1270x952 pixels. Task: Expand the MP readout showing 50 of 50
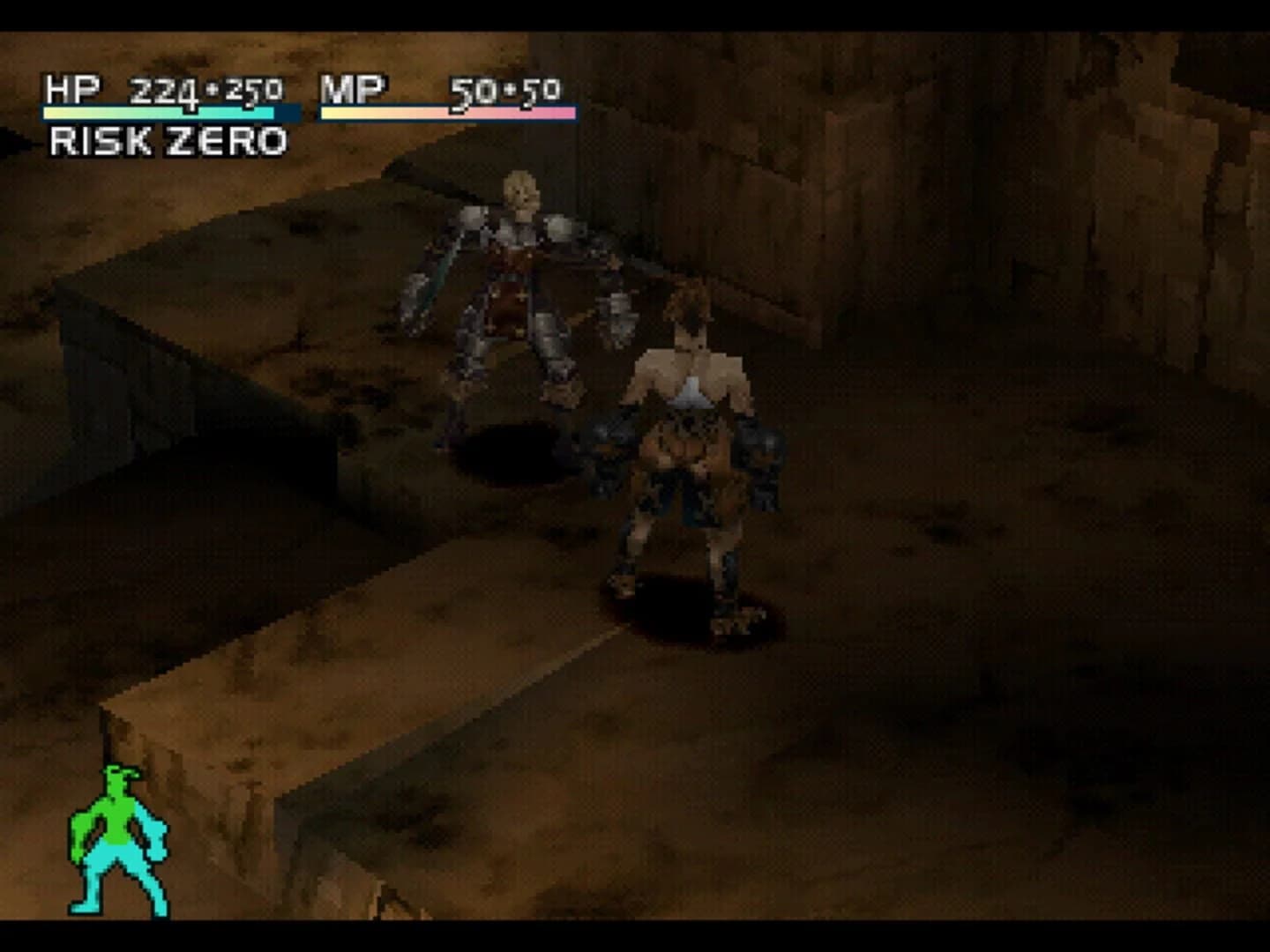[503, 88]
